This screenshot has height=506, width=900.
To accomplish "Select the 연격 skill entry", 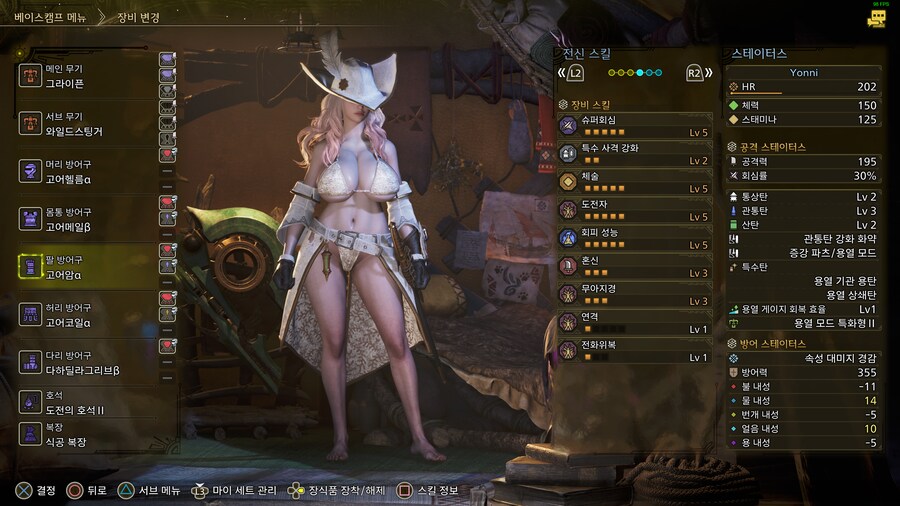I will pyautogui.click(x=635, y=321).
